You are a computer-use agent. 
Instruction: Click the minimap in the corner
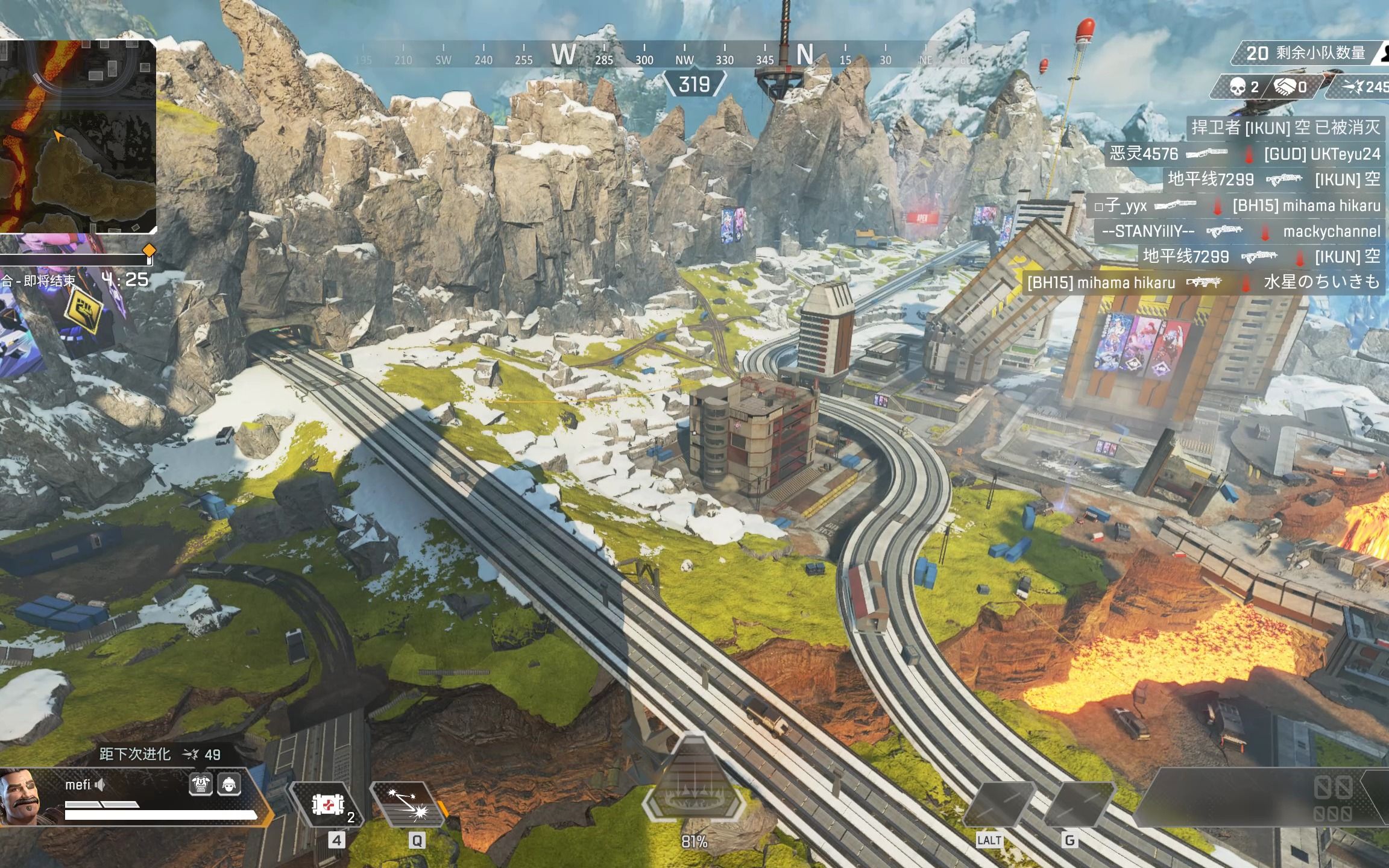(78, 136)
